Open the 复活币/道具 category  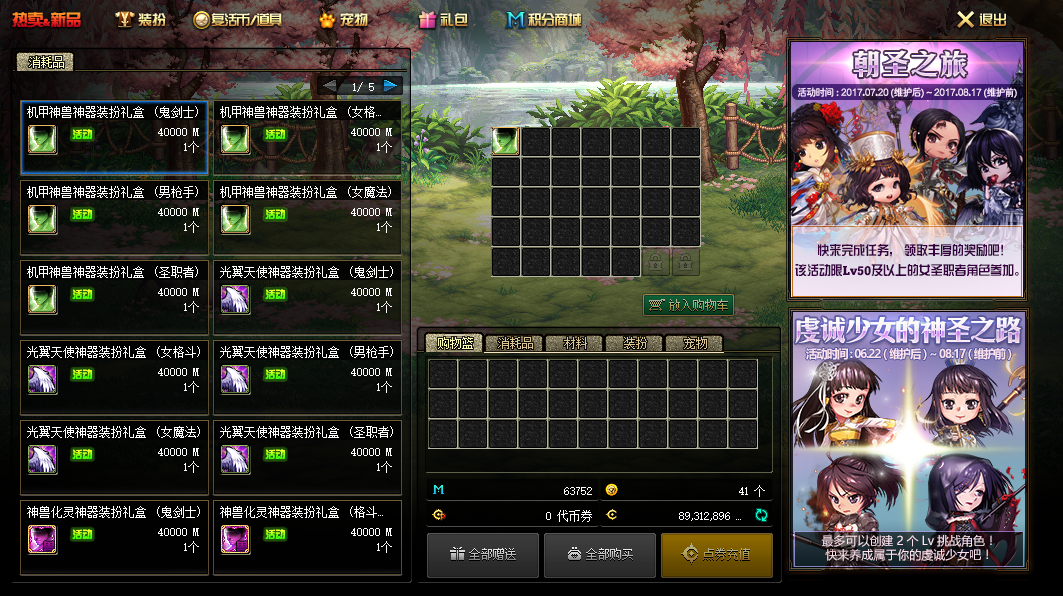click(x=237, y=19)
